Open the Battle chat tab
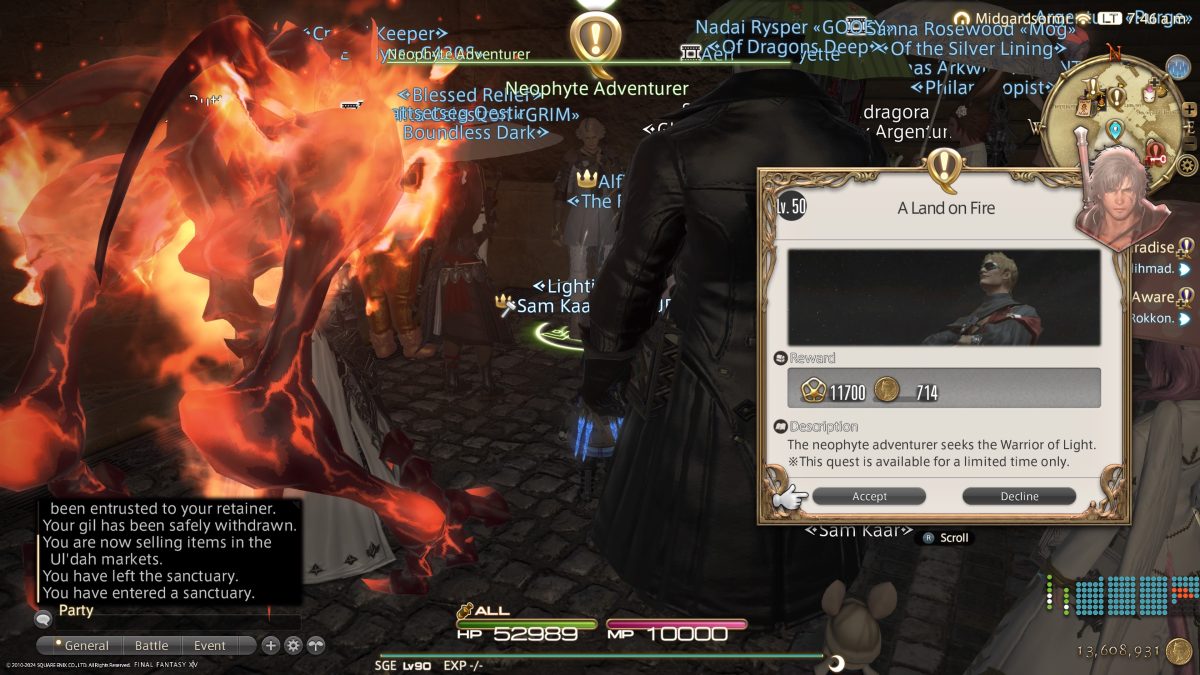 (152, 646)
